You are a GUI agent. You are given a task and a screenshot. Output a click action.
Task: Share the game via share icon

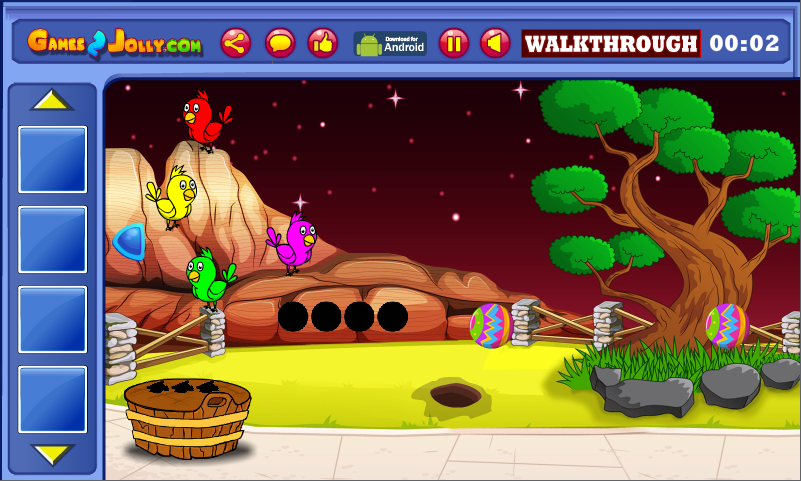click(236, 43)
